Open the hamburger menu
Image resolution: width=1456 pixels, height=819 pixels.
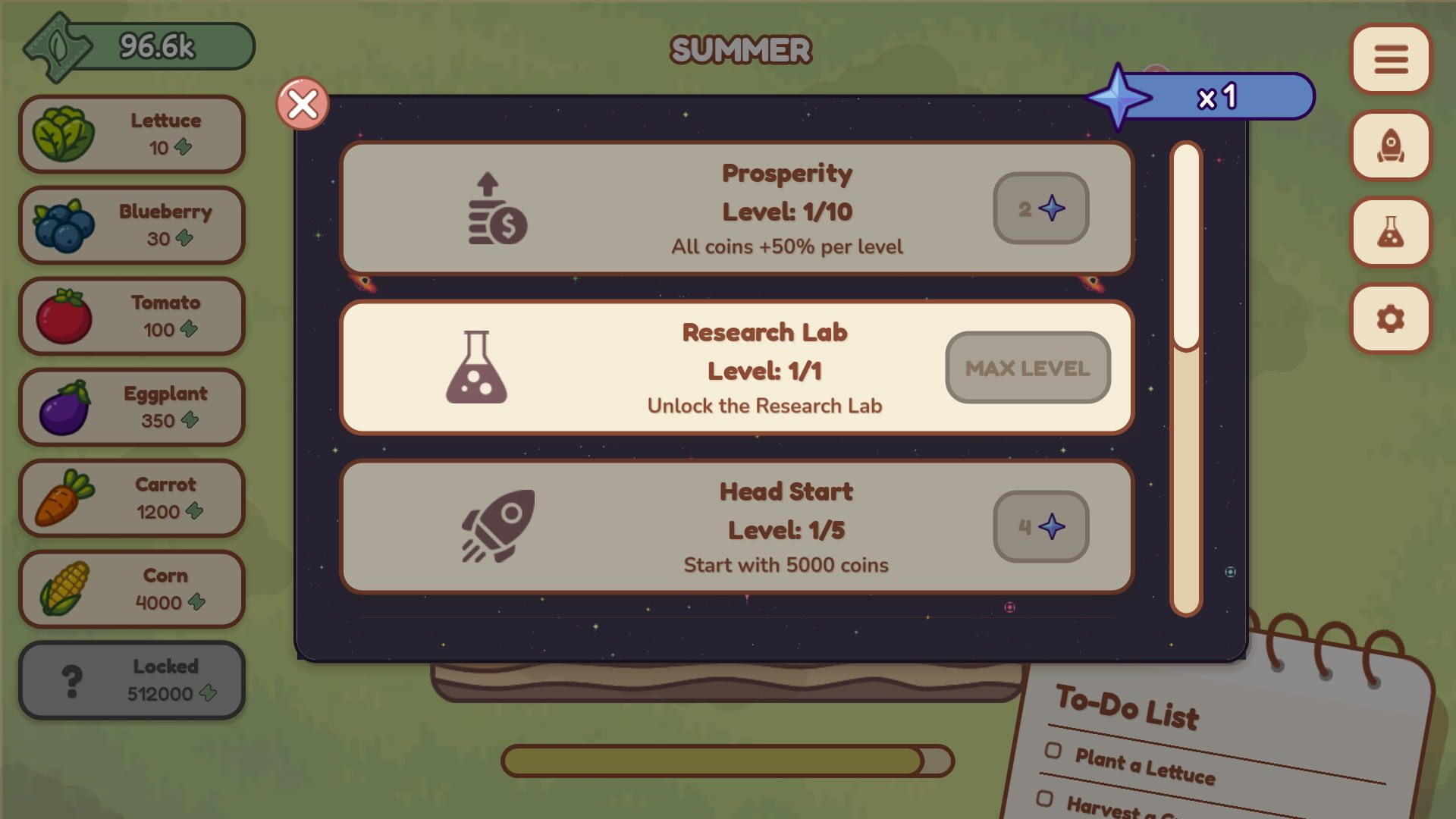[1390, 60]
